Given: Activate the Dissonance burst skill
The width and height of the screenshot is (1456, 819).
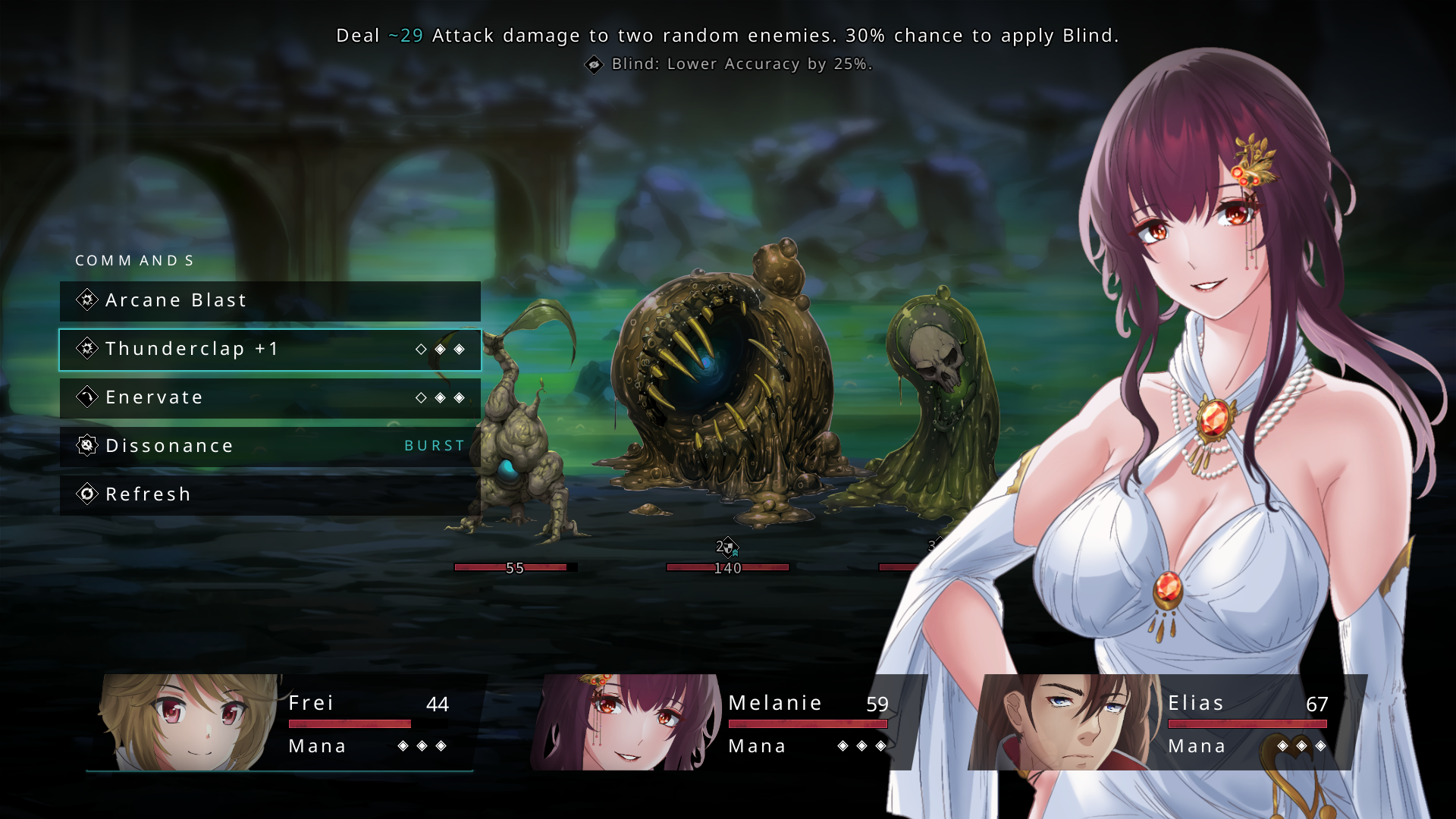Looking at the screenshot, I should 269,447.
